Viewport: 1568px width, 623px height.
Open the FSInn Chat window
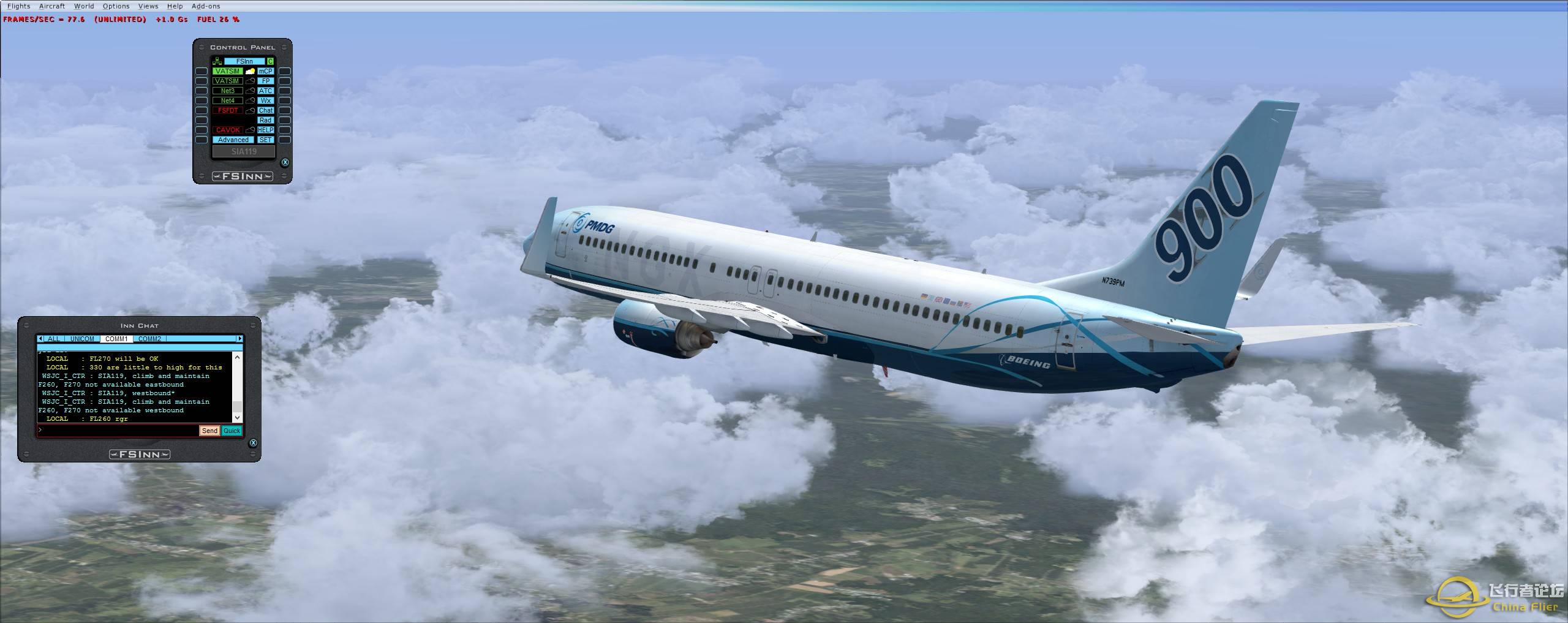coord(266,110)
